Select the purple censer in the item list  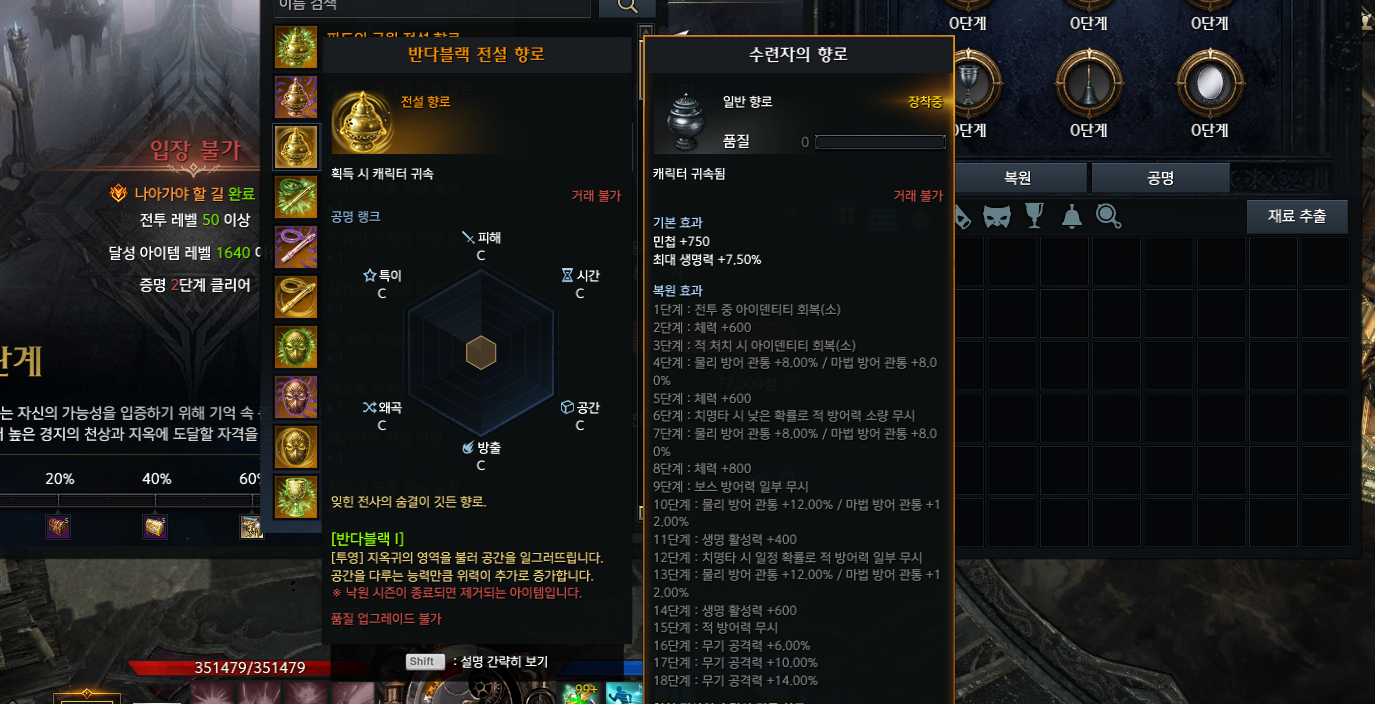click(x=296, y=97)
